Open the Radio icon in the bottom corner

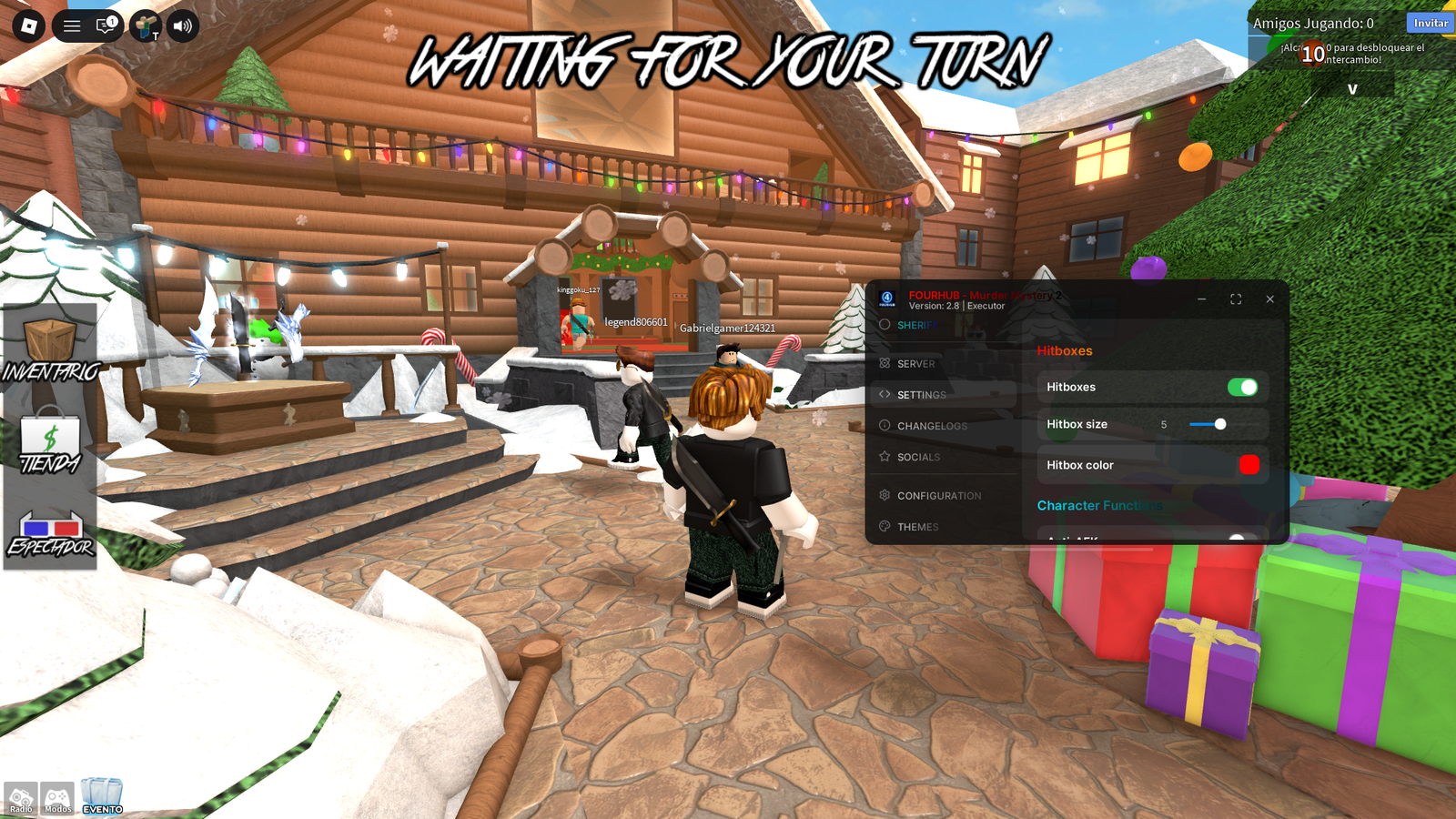[20, 798]
